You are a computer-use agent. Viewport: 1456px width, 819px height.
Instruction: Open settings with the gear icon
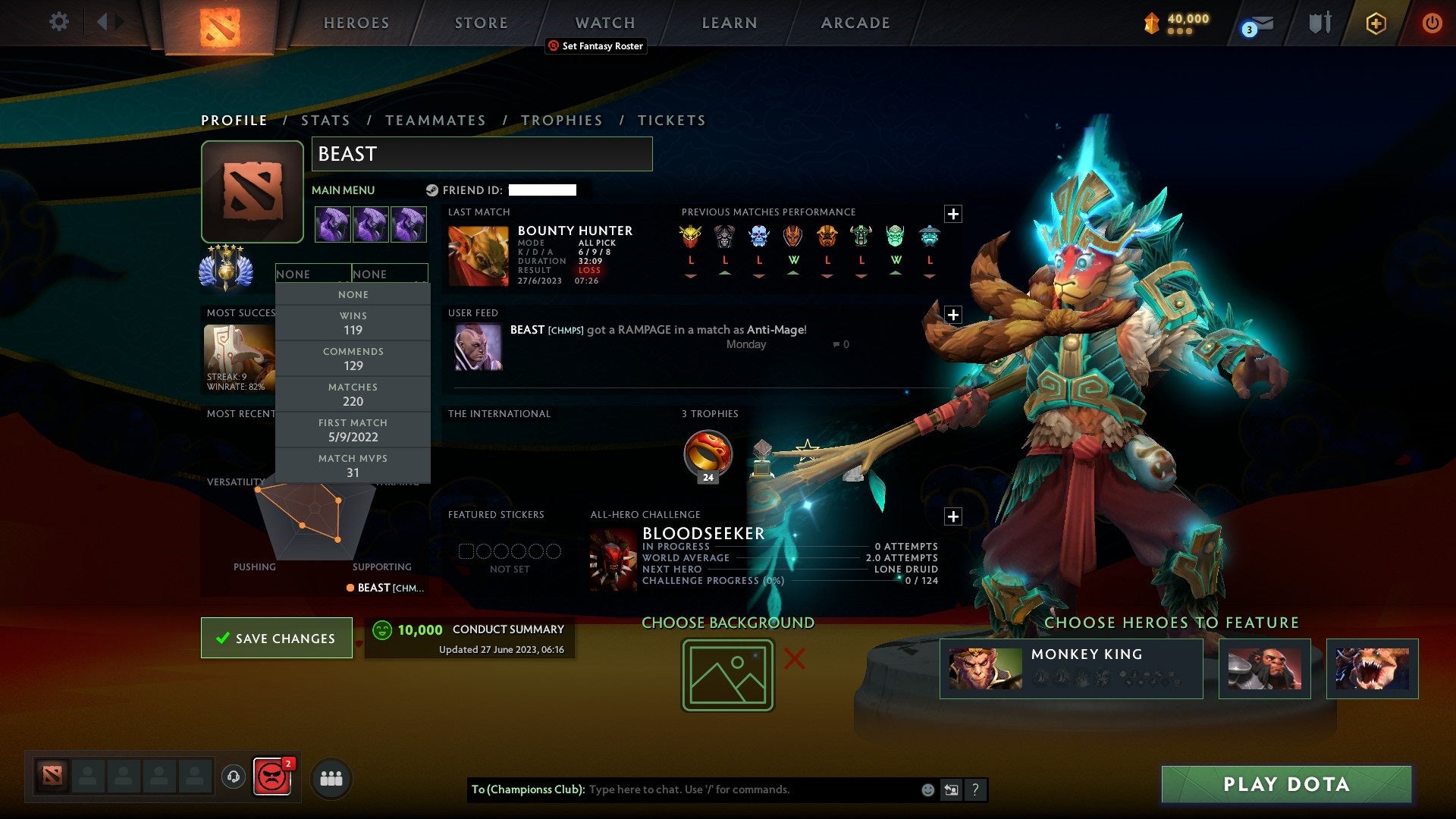point(58,22)
